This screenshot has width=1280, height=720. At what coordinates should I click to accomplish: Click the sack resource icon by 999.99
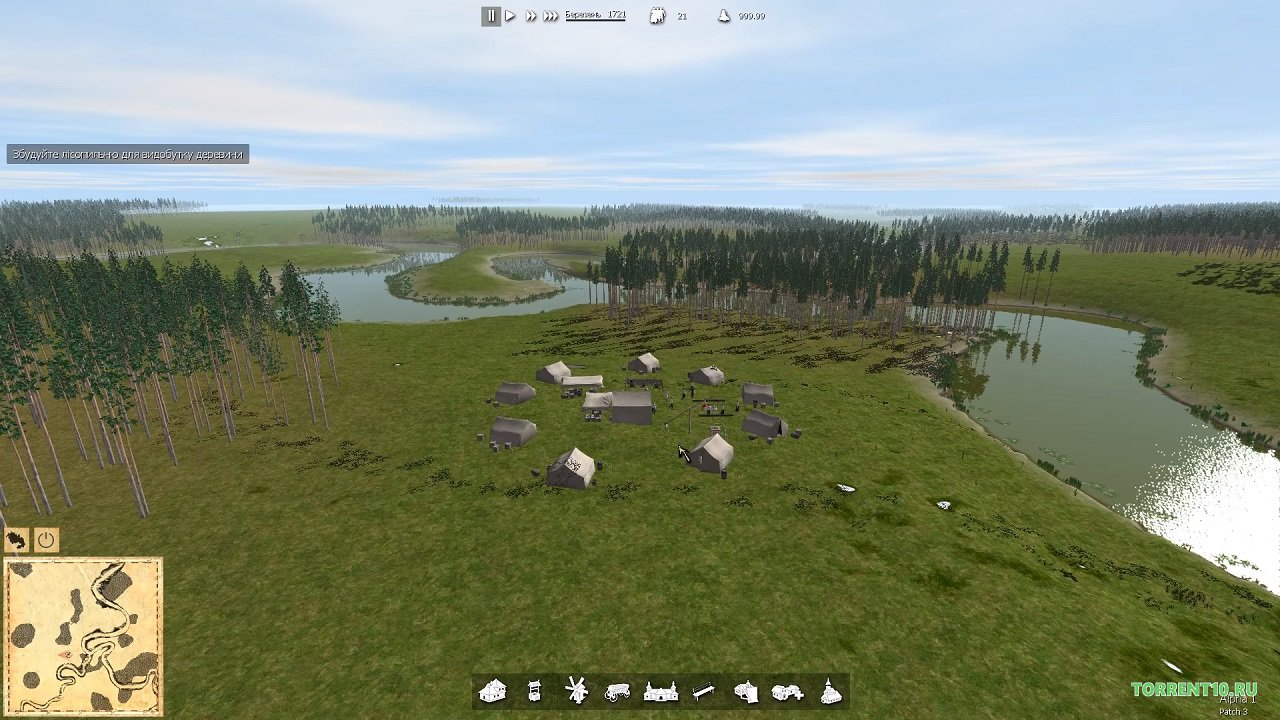coord(724,16)
